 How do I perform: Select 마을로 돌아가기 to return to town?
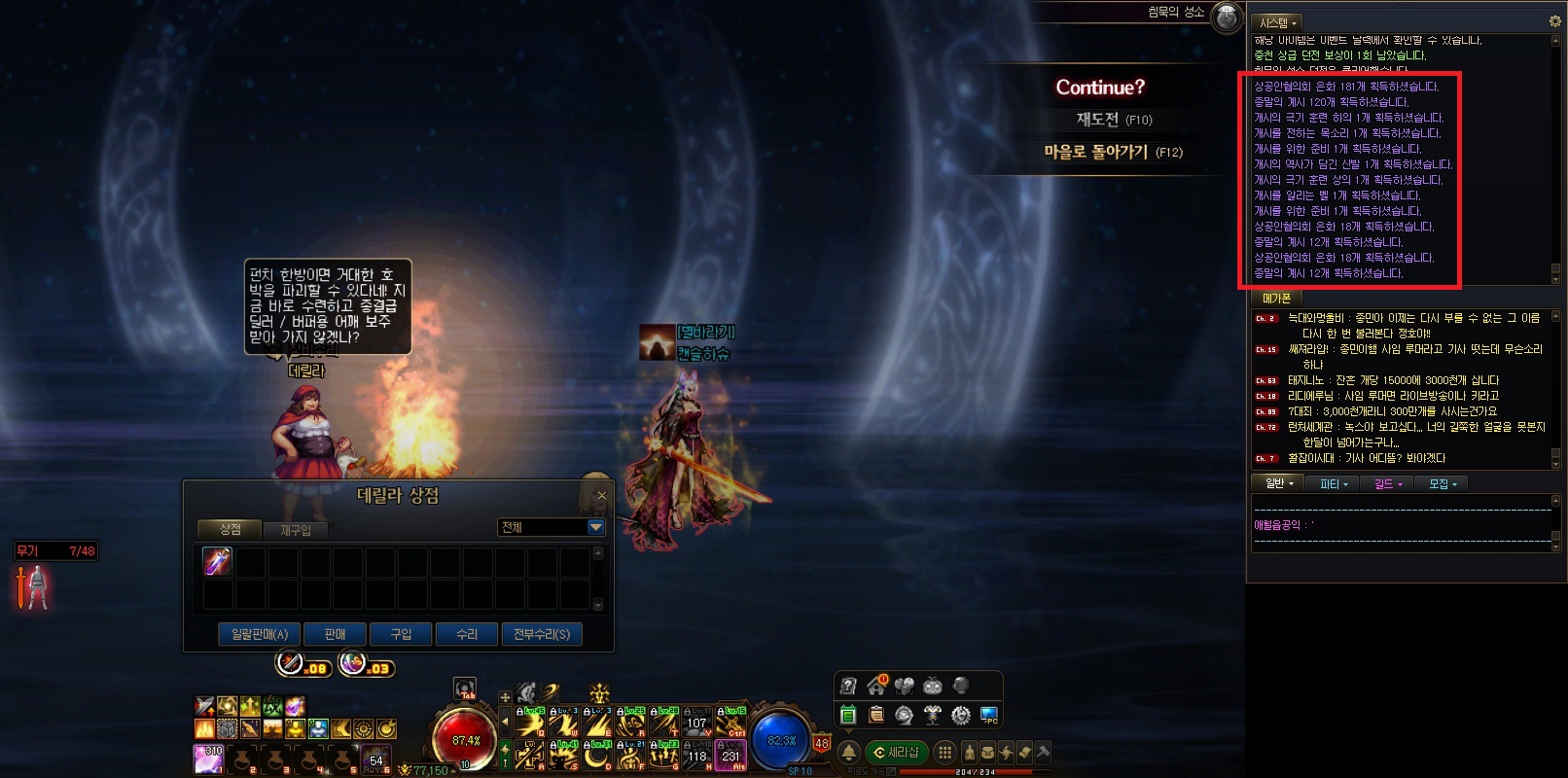[x=1113, y=153]
